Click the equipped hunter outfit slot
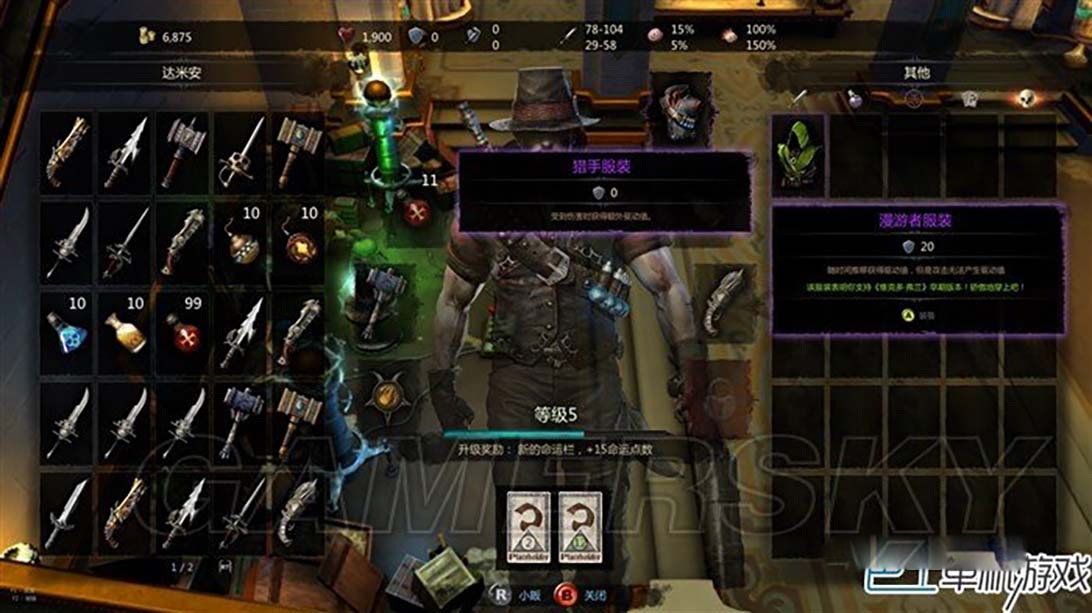This screenshot has width=1092, height=613. pos(680,110)
